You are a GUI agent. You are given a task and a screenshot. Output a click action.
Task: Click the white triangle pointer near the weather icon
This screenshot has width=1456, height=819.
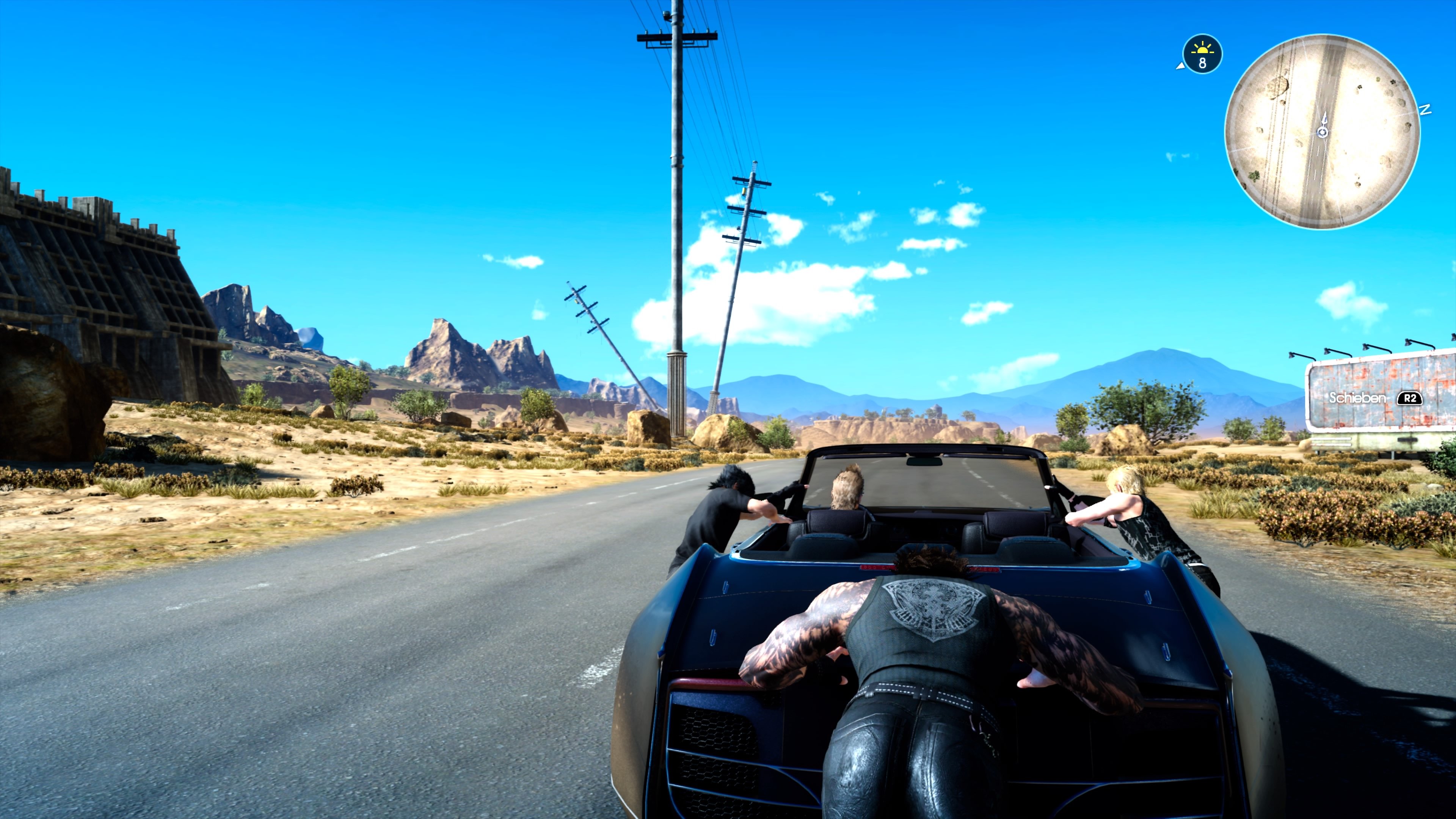click(1181, 66)
